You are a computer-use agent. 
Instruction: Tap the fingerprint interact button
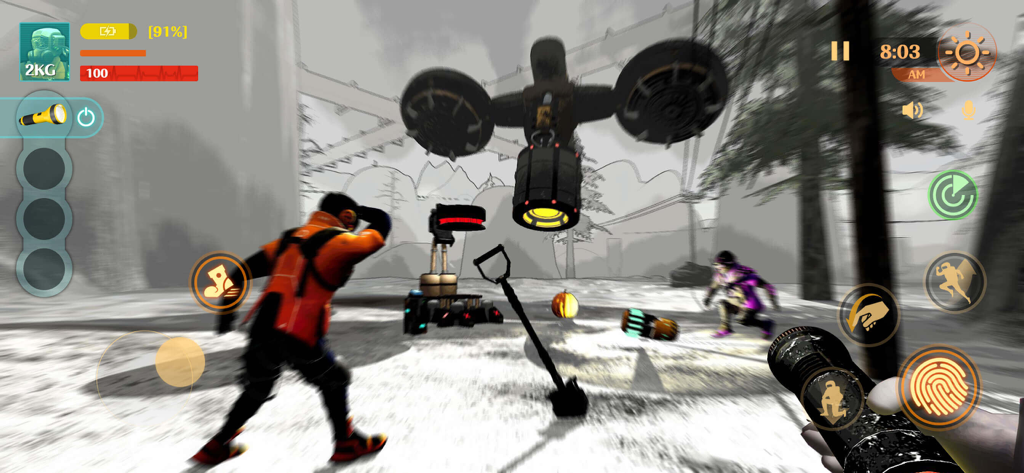(937, 386)
